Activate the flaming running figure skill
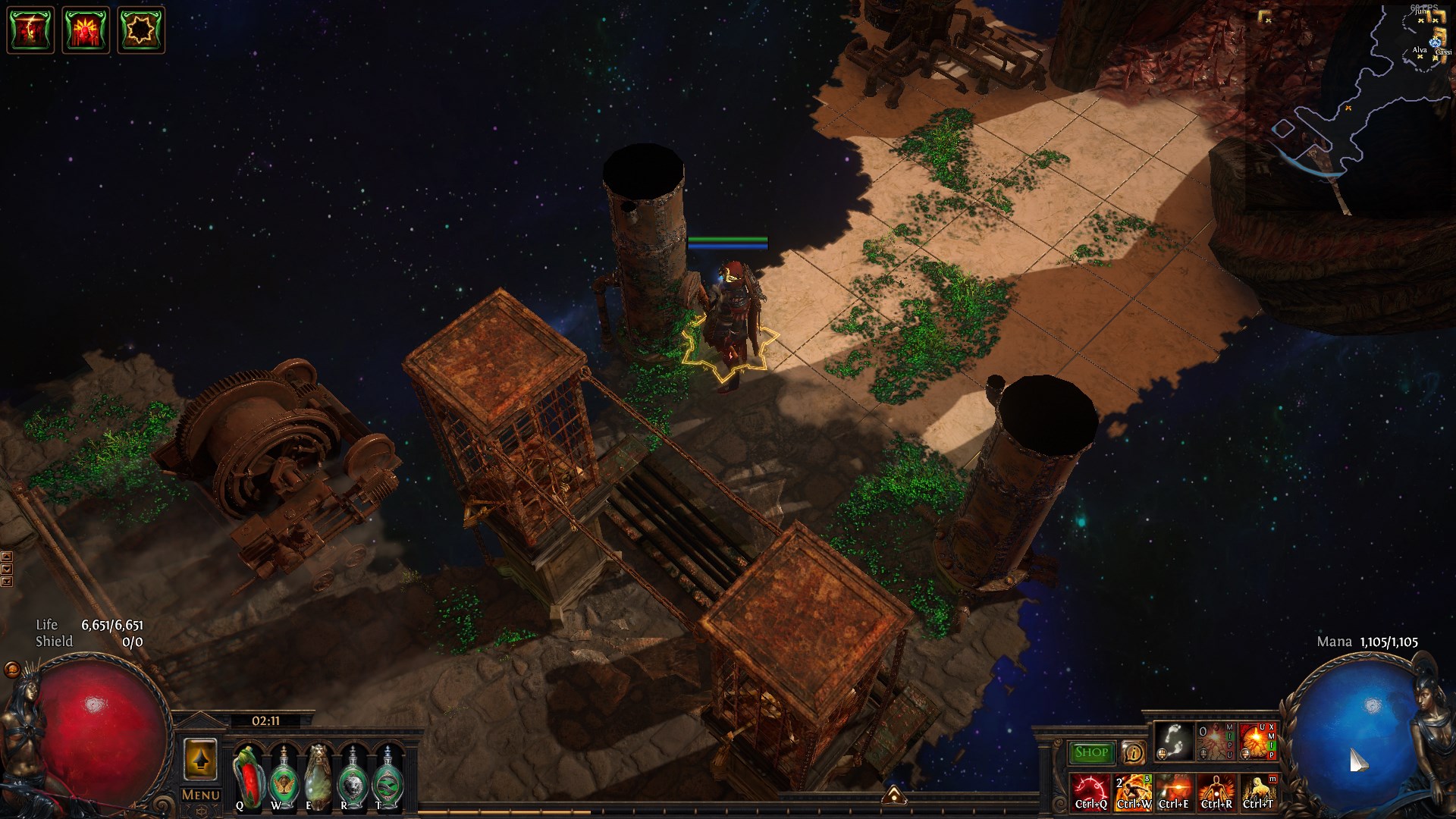The image size is (1456, 819). coord(1132,792)
